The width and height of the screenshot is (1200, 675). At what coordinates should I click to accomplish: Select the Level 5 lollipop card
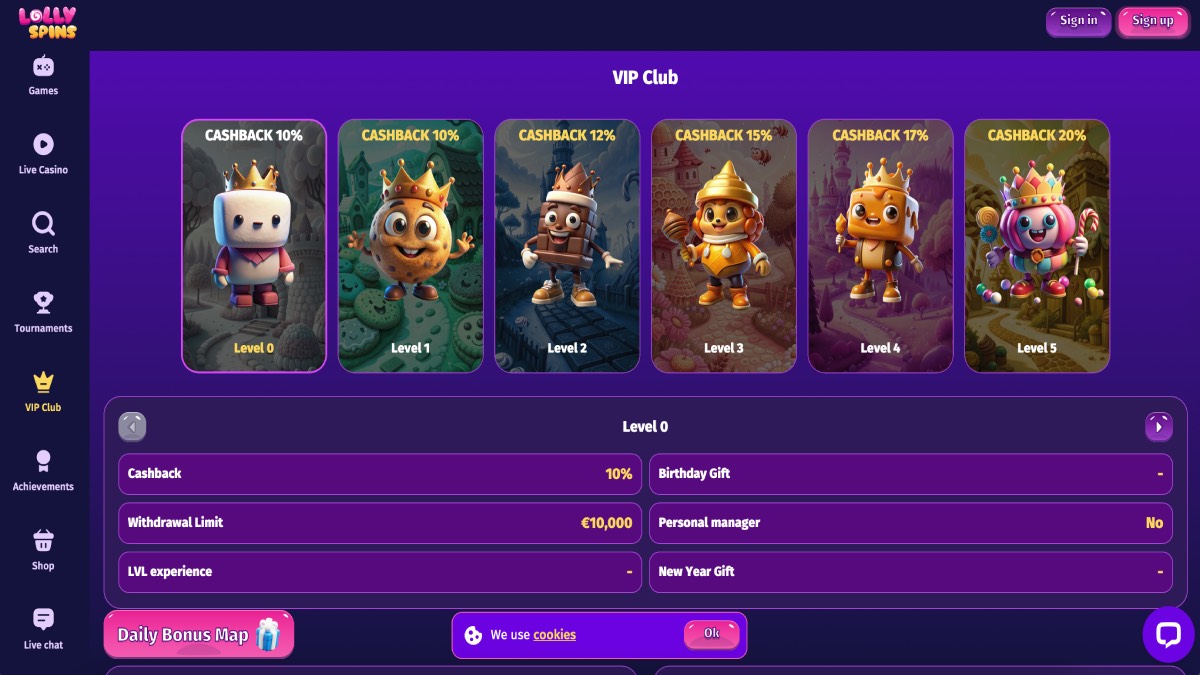tap(1037, 246)
